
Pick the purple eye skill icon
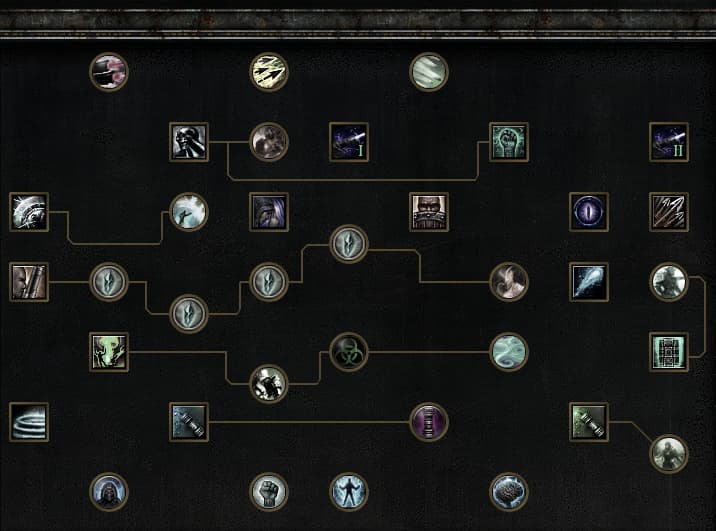point(589,212)
